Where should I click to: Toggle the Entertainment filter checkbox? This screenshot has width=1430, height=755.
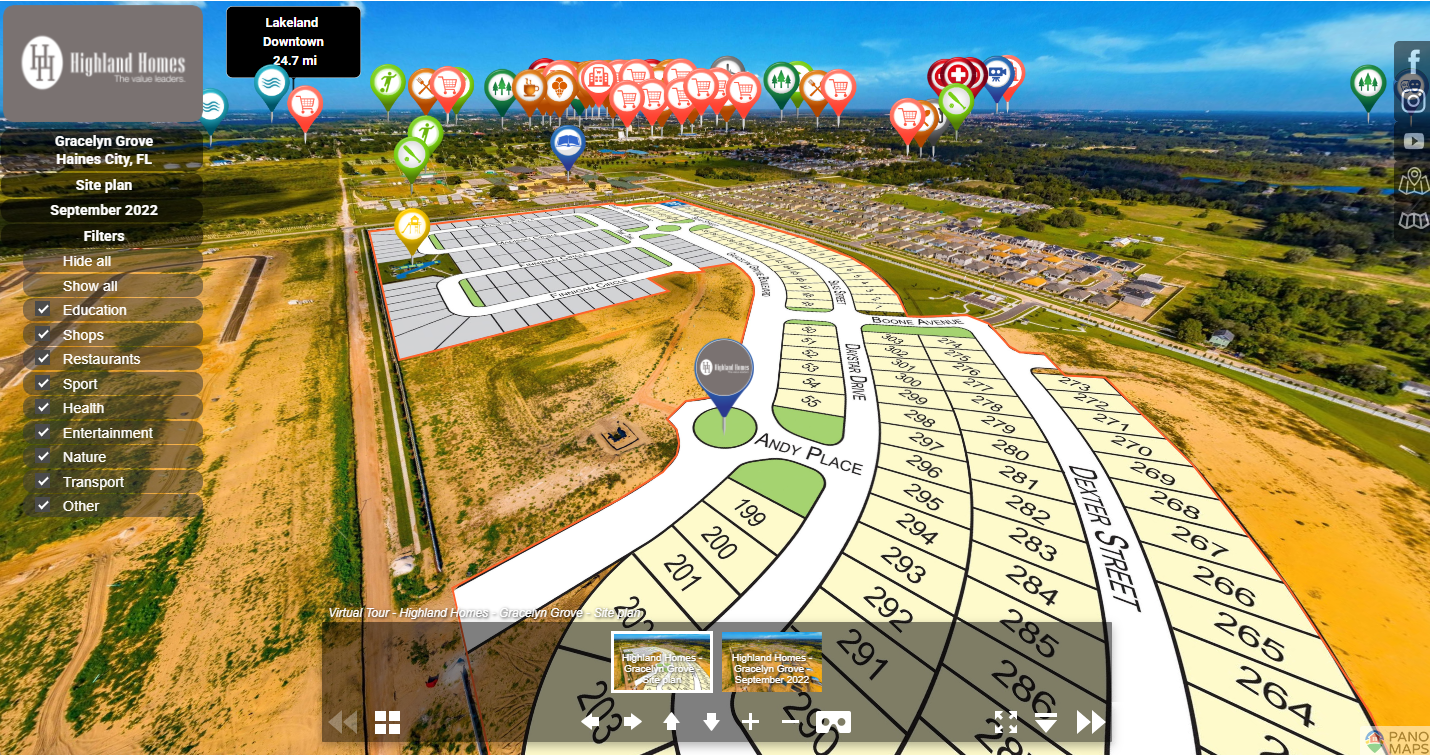[x=43, y=433]
